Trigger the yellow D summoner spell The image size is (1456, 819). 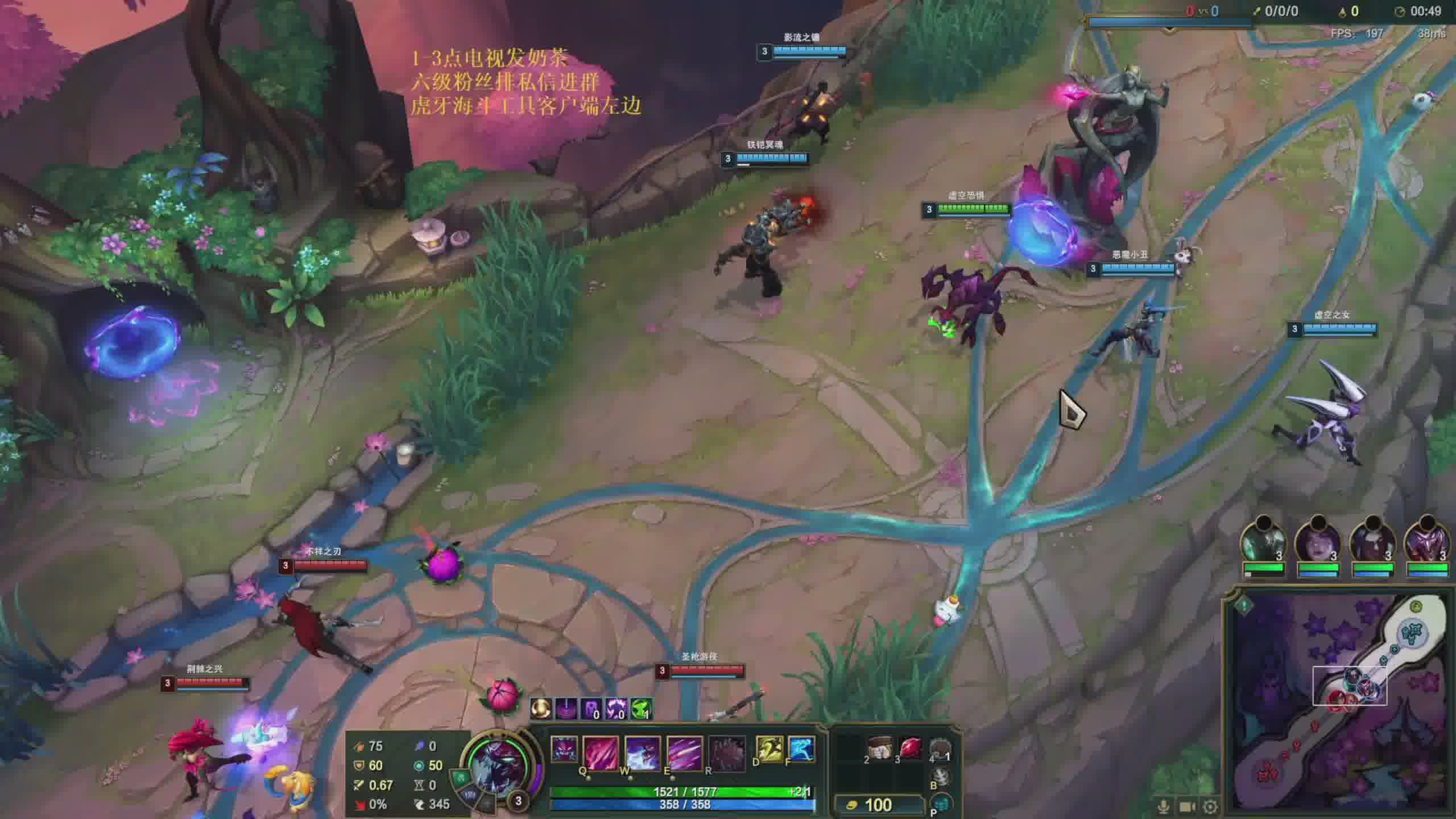click(x=769, y=748)
